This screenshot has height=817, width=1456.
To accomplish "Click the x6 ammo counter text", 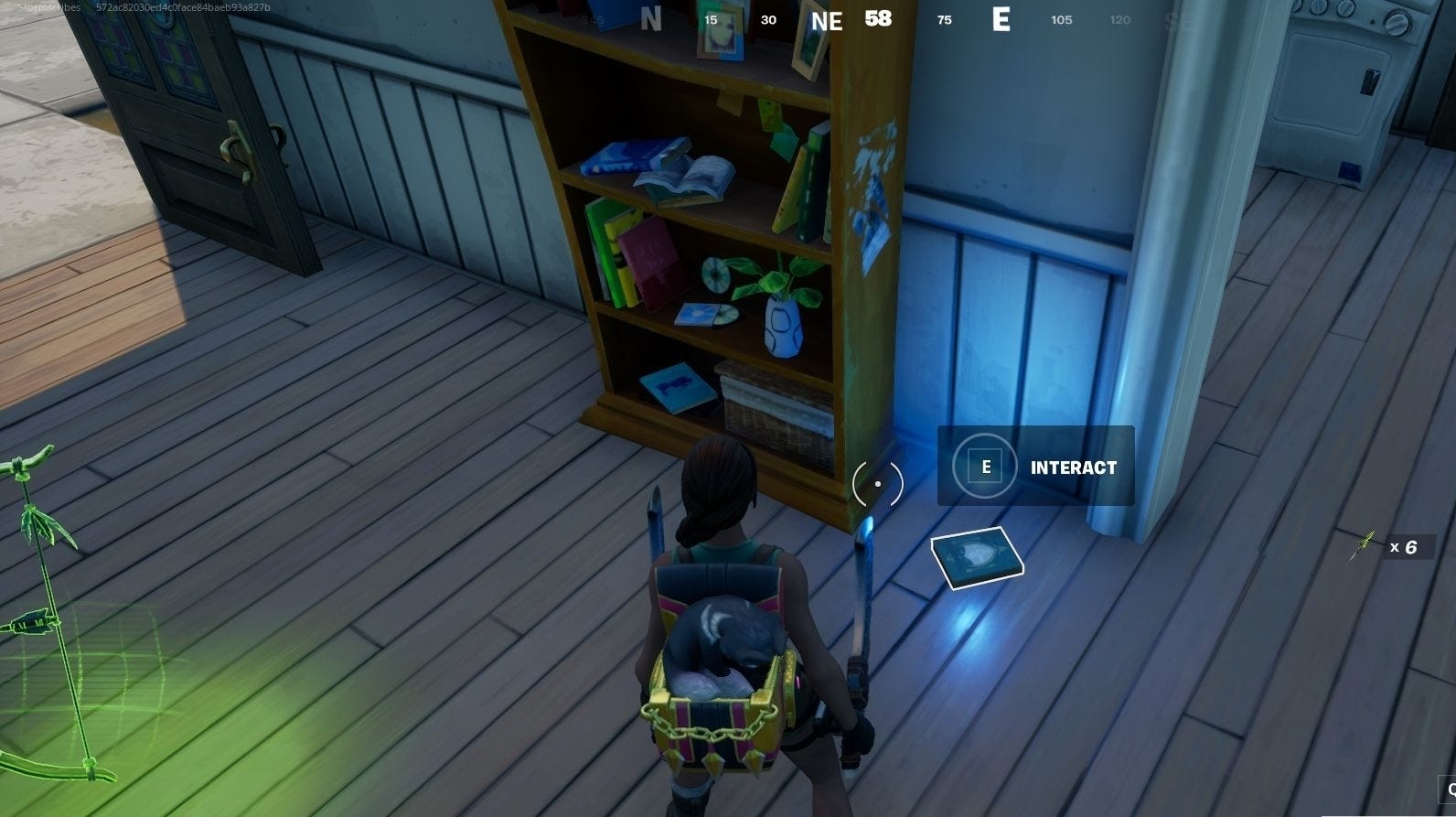I will pos(1402,546).
